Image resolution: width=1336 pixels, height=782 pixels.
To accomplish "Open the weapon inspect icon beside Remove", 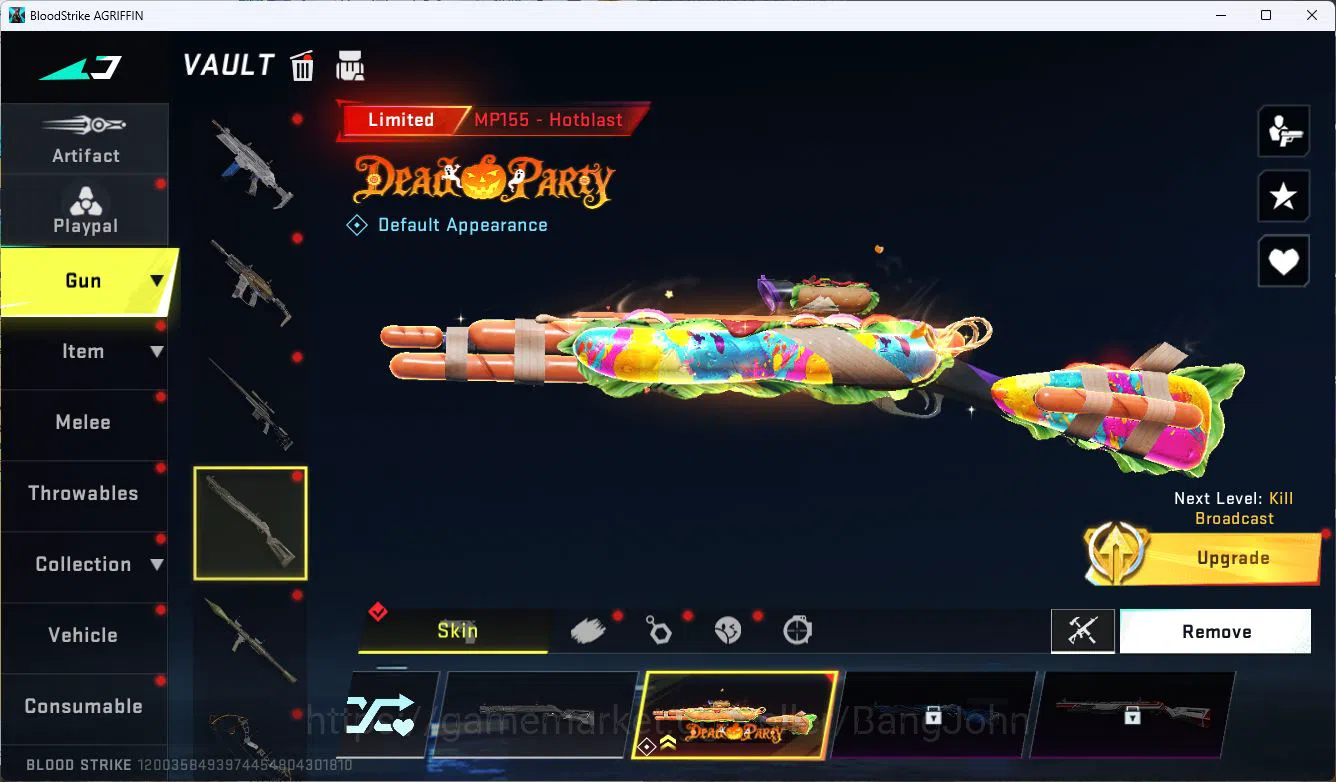I will pyautogui.click(x=1083, y=631).
